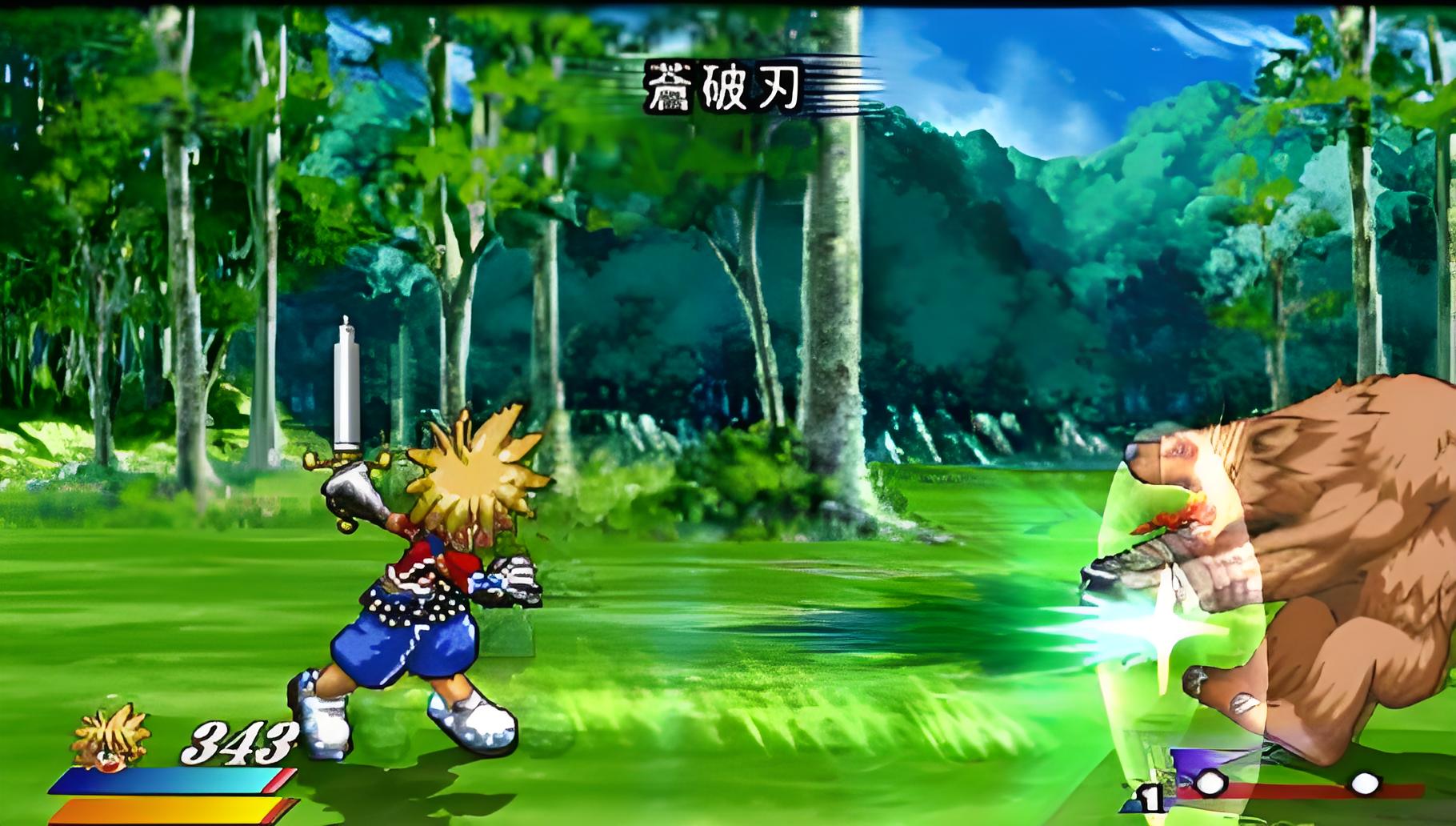Select the blond hero's portrait icon
The width and height of the screenshot is (1456, 826).
110,738
